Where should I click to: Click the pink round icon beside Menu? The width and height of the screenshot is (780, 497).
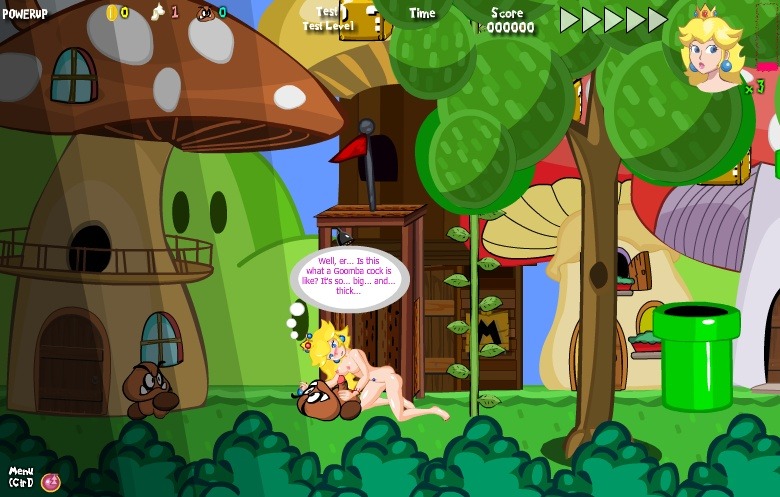coord(51,482)
